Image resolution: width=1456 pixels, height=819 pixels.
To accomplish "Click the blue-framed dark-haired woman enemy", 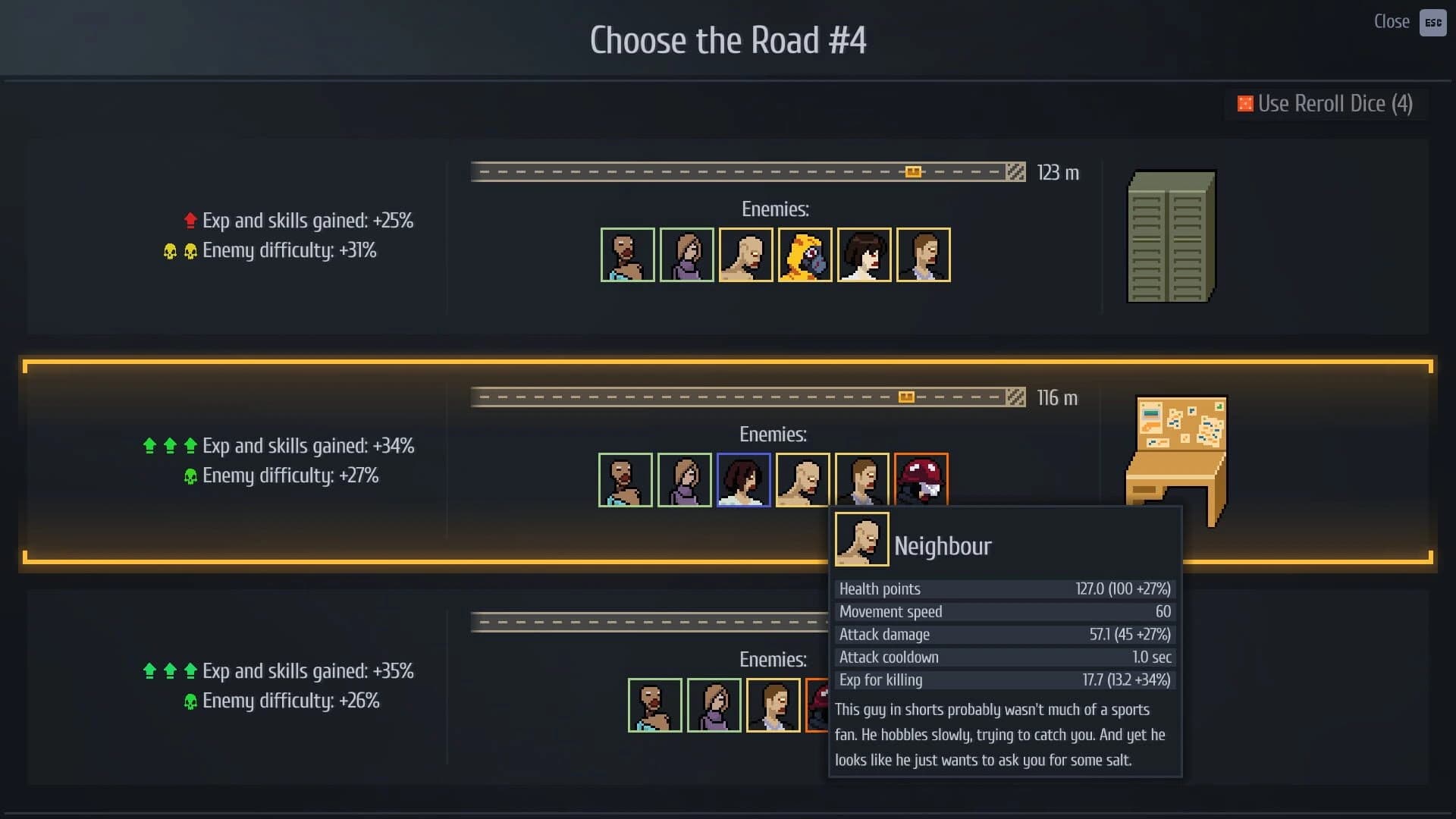I will pos(743,479).
